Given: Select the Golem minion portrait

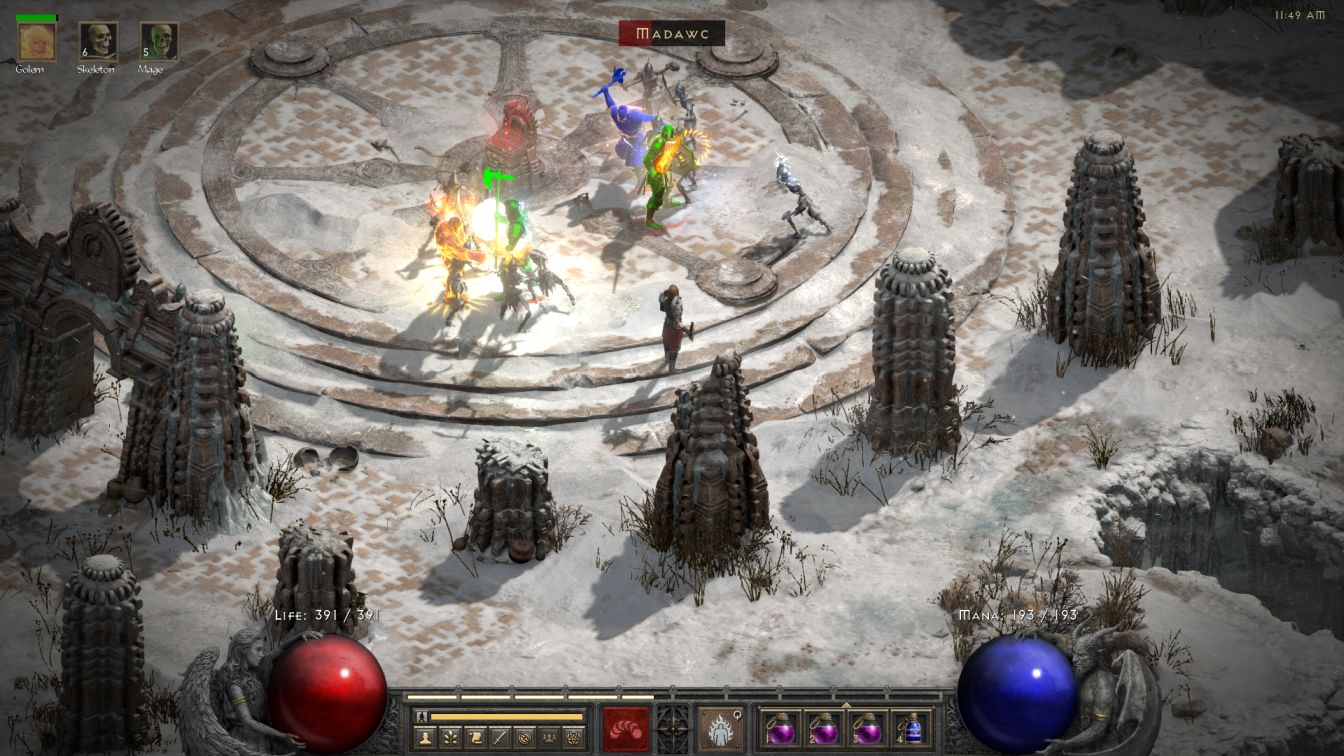Looking at the screenshot, I should click(x=36, y=41).
